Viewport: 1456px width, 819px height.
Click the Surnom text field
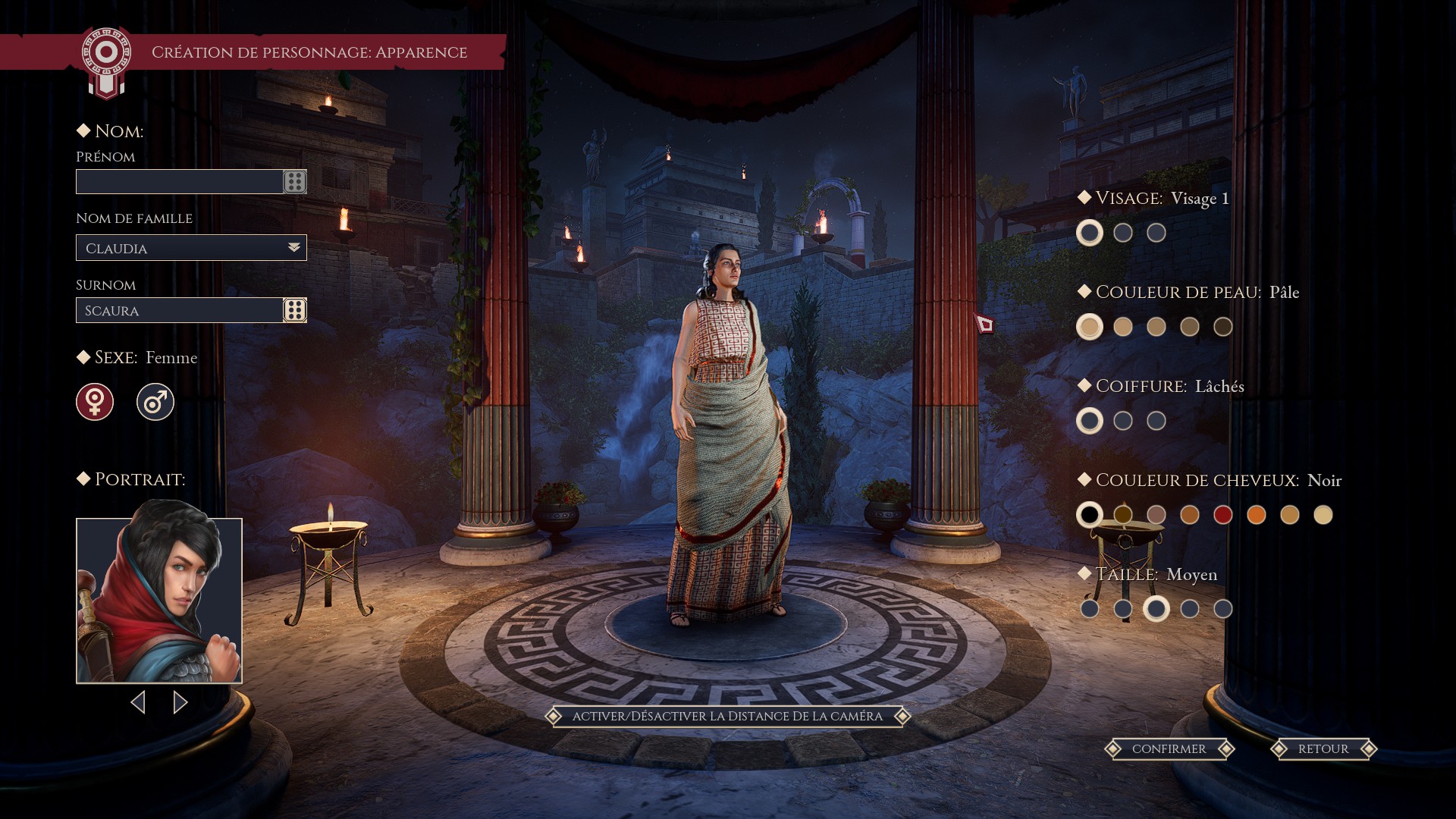[180, 311]
